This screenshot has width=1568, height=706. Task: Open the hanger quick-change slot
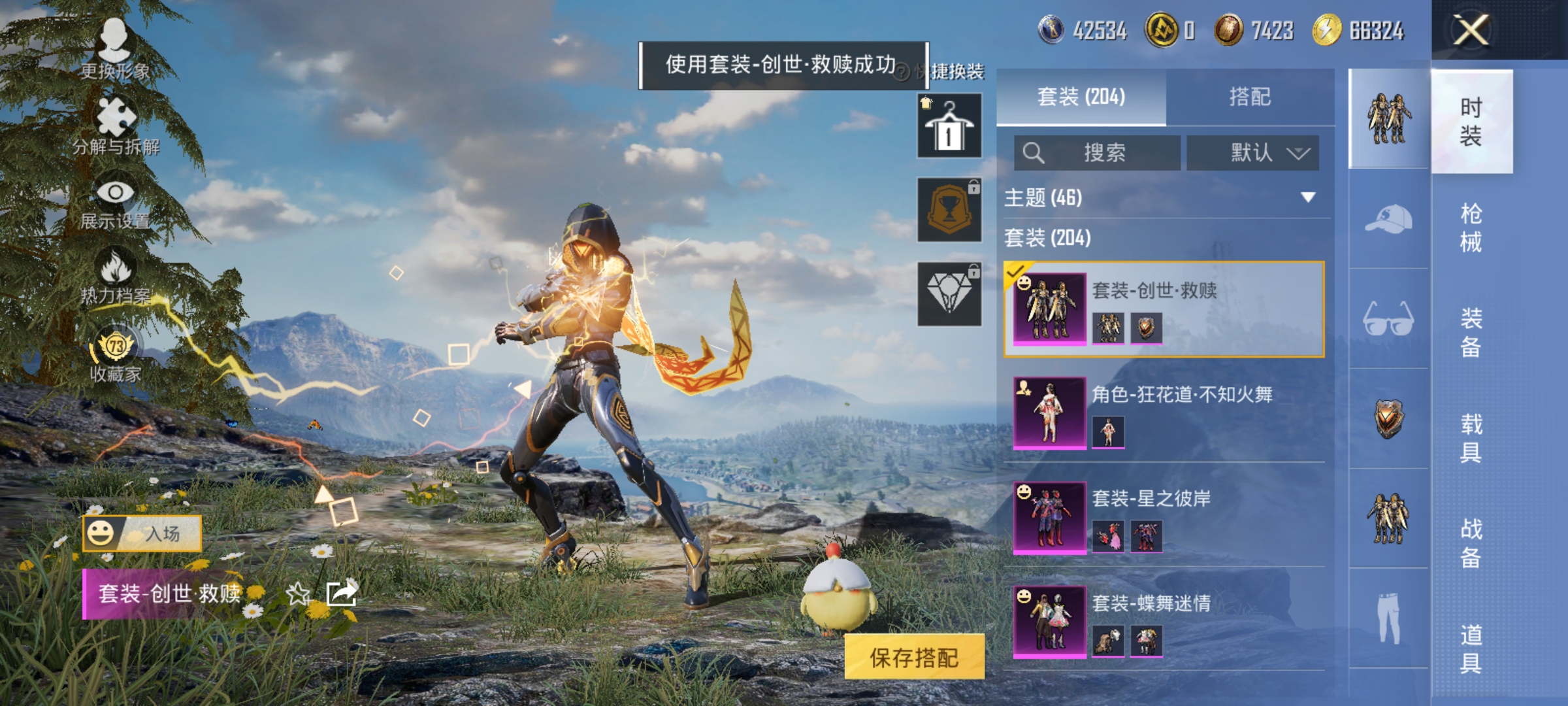[949, 126]
